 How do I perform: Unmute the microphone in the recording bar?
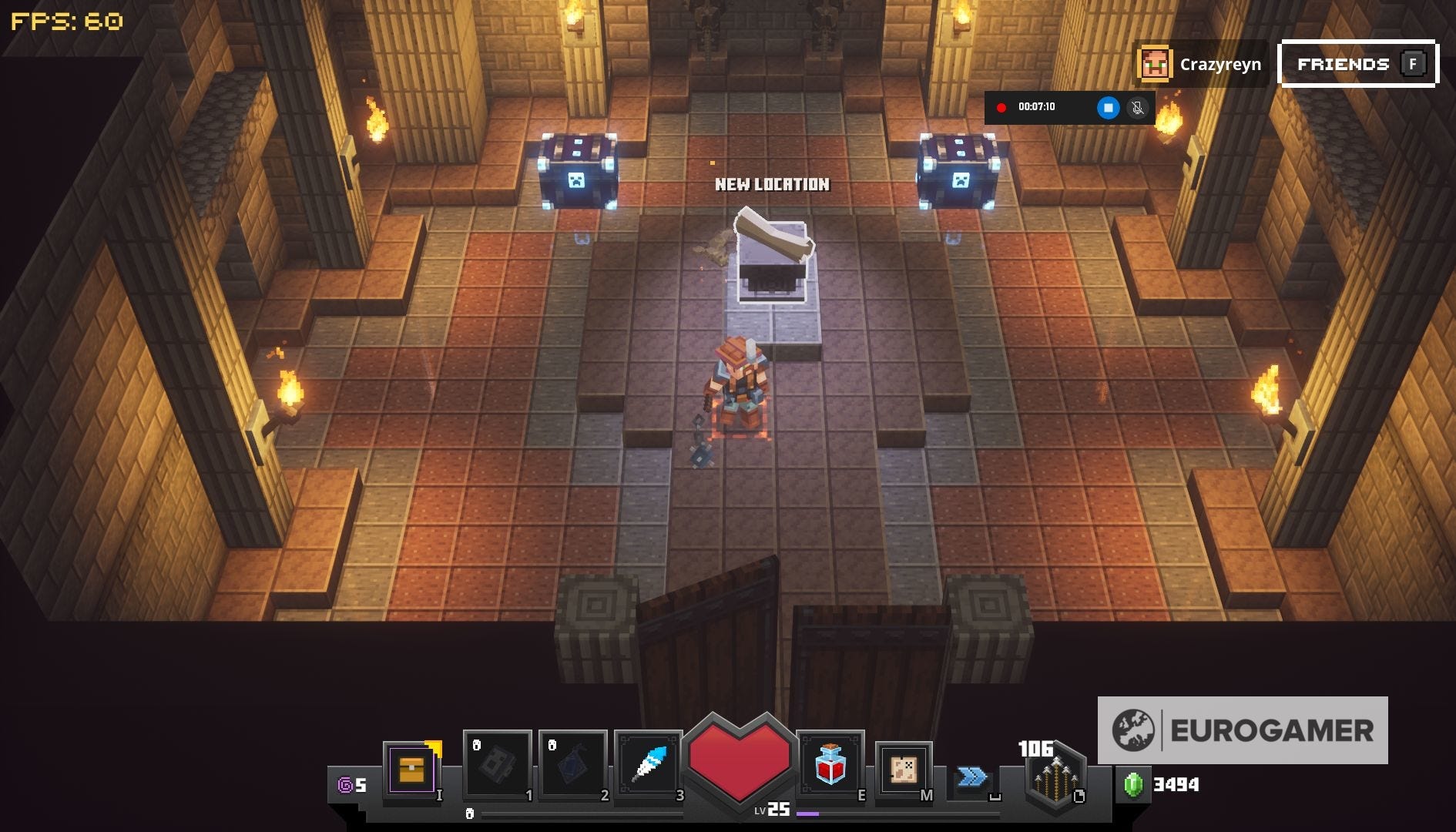1138,108
